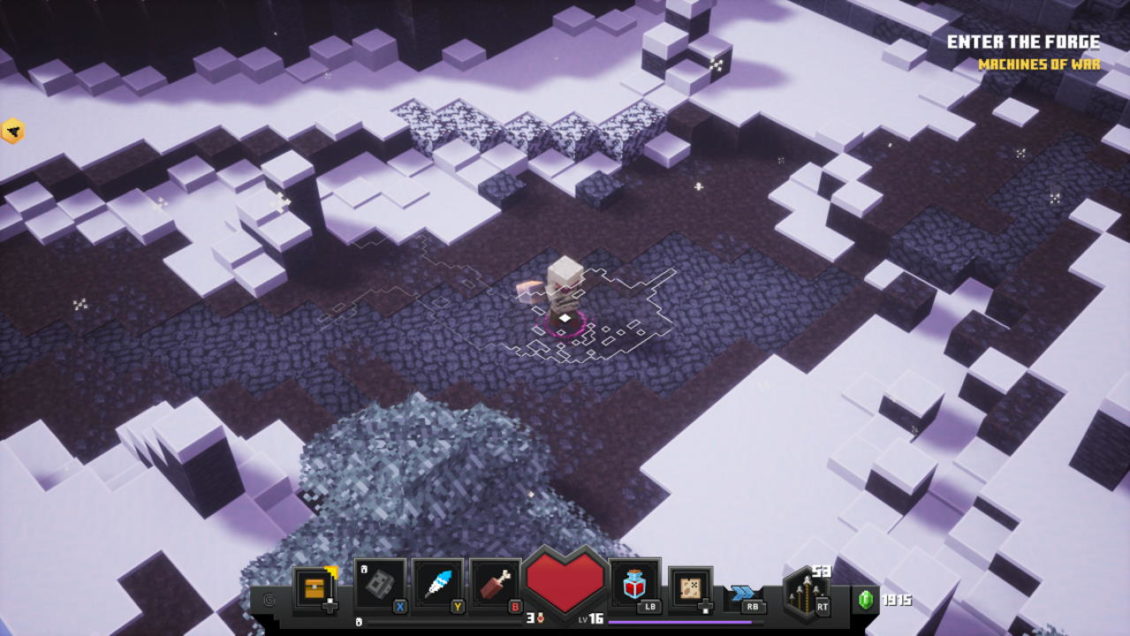Trigger the blue dodge roll arrows

[x=743, y=593]
